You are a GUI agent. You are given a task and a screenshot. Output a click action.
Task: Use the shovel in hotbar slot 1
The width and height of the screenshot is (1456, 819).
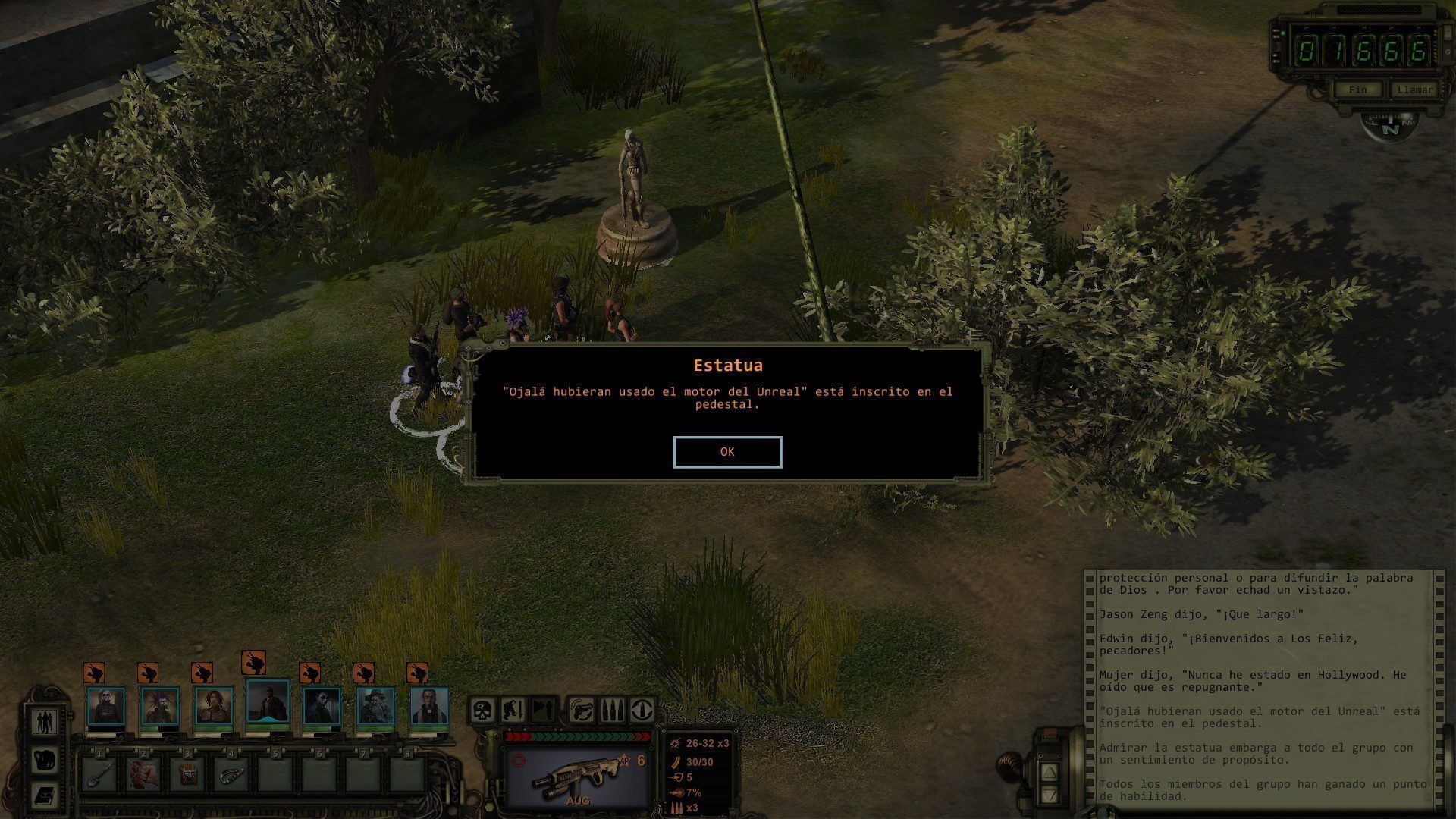100,775
